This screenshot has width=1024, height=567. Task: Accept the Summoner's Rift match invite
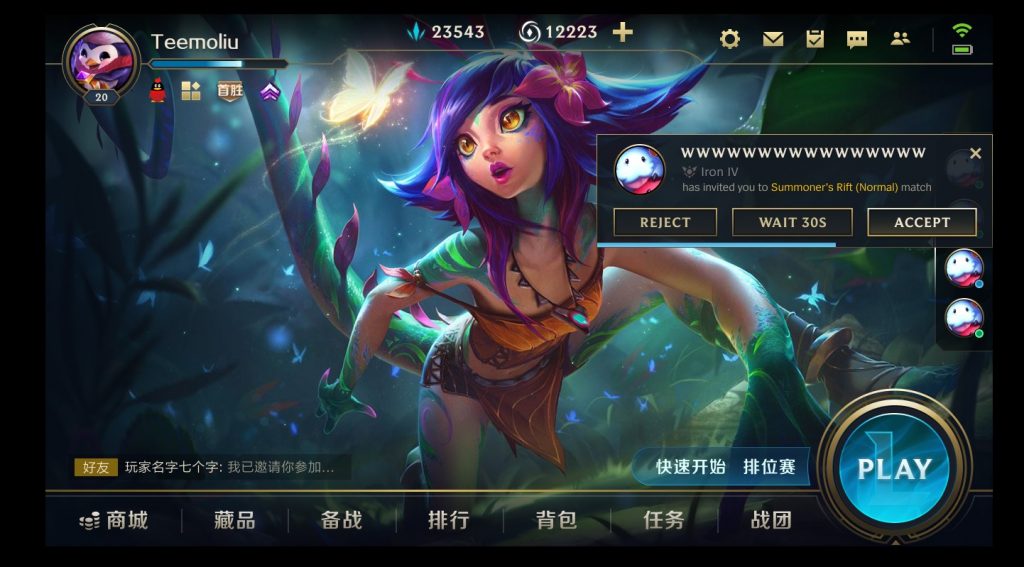tap(921, 222)
